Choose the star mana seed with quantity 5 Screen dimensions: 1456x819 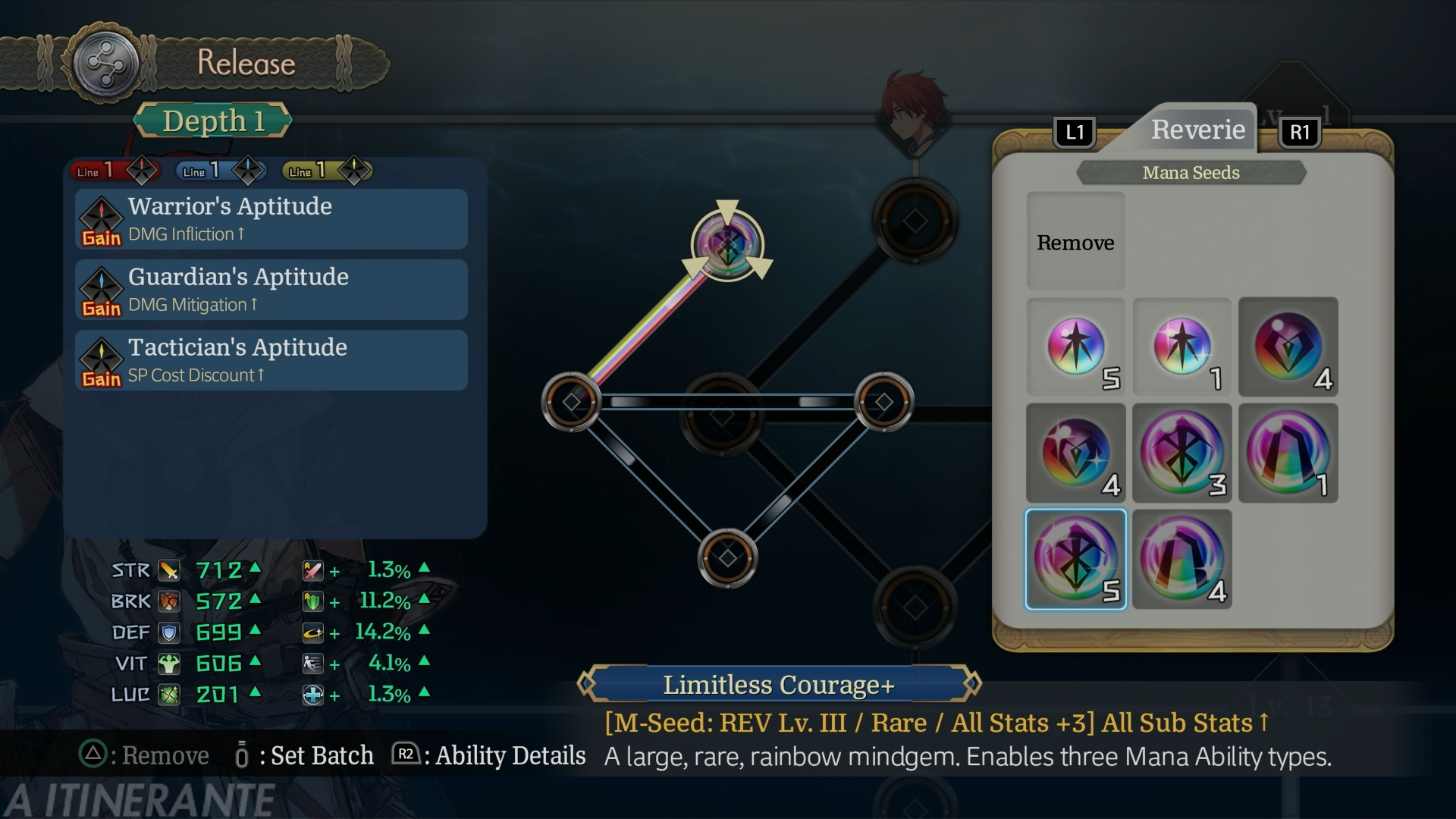coord(1075,347)
